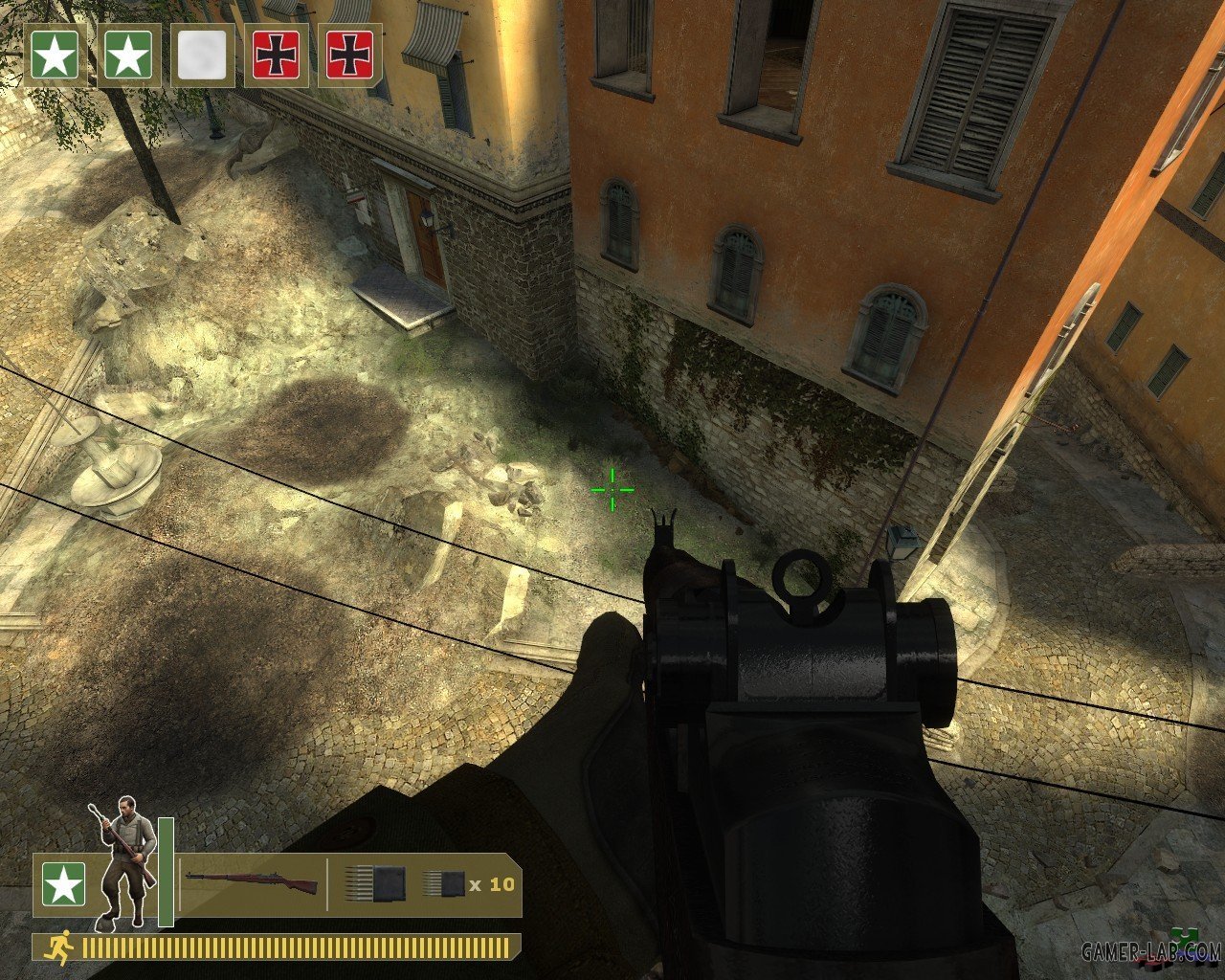This screenshot has height=980, width=1225.
Task: Select the soldier portrait holding a rifle
Action: (125, 862)
